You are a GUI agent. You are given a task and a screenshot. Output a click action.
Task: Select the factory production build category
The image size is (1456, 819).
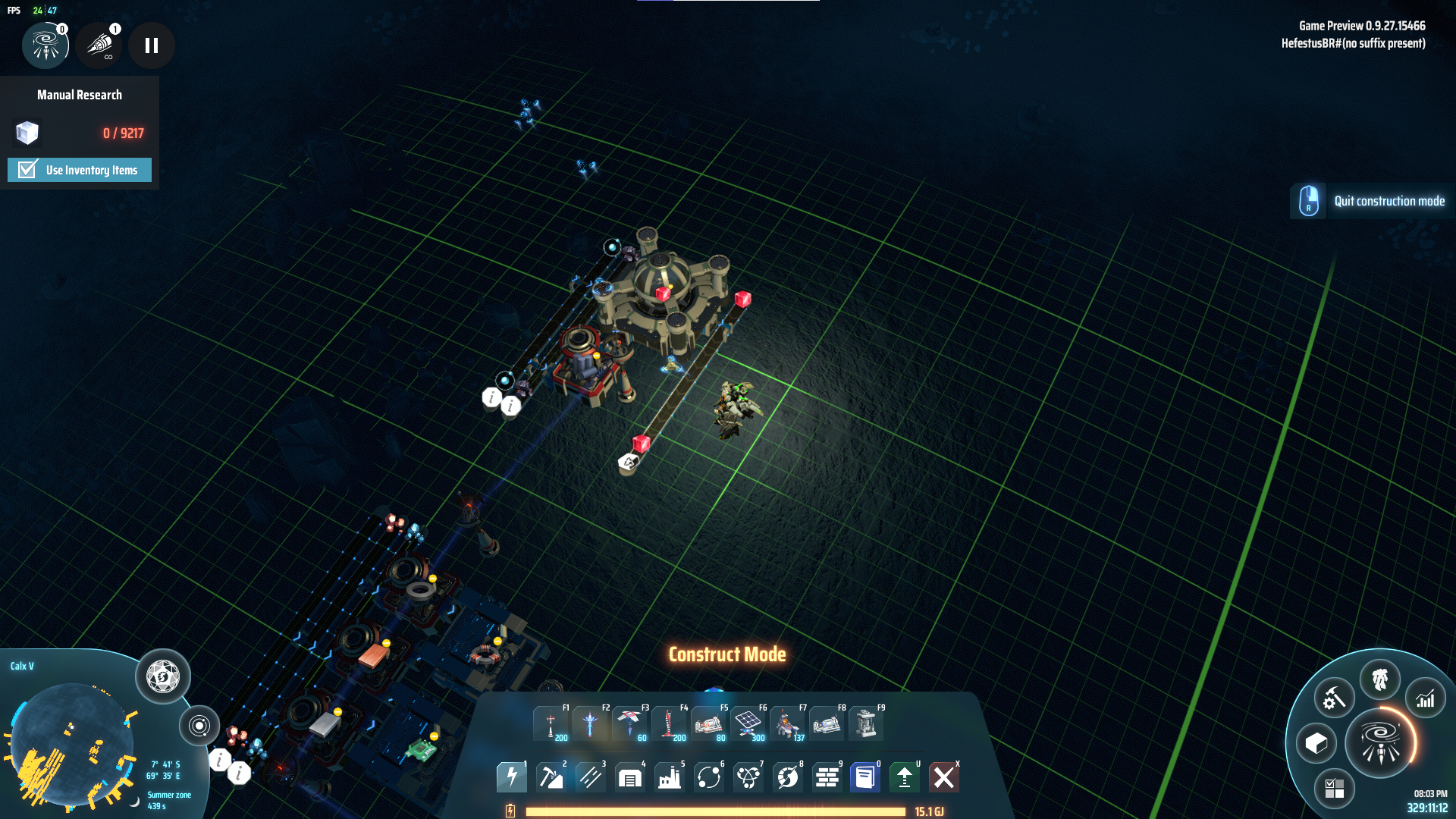click(670, 777)
